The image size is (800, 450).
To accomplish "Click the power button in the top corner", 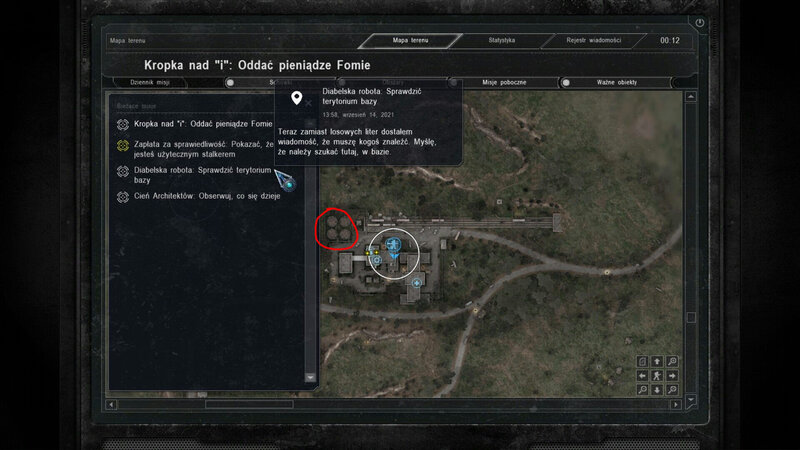I will coord(700,22).
